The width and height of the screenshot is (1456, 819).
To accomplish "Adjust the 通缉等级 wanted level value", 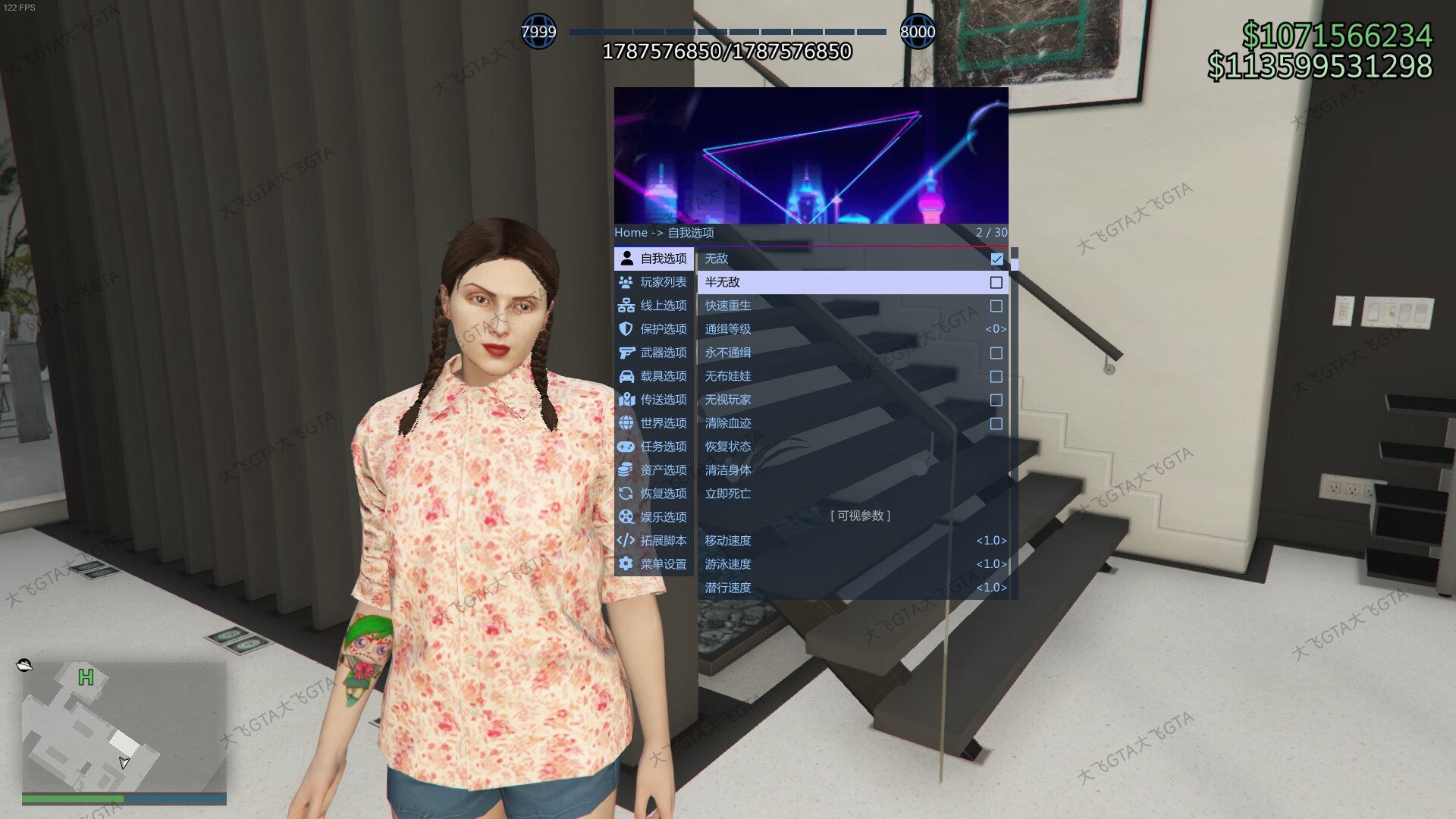I will coord(996,329).
